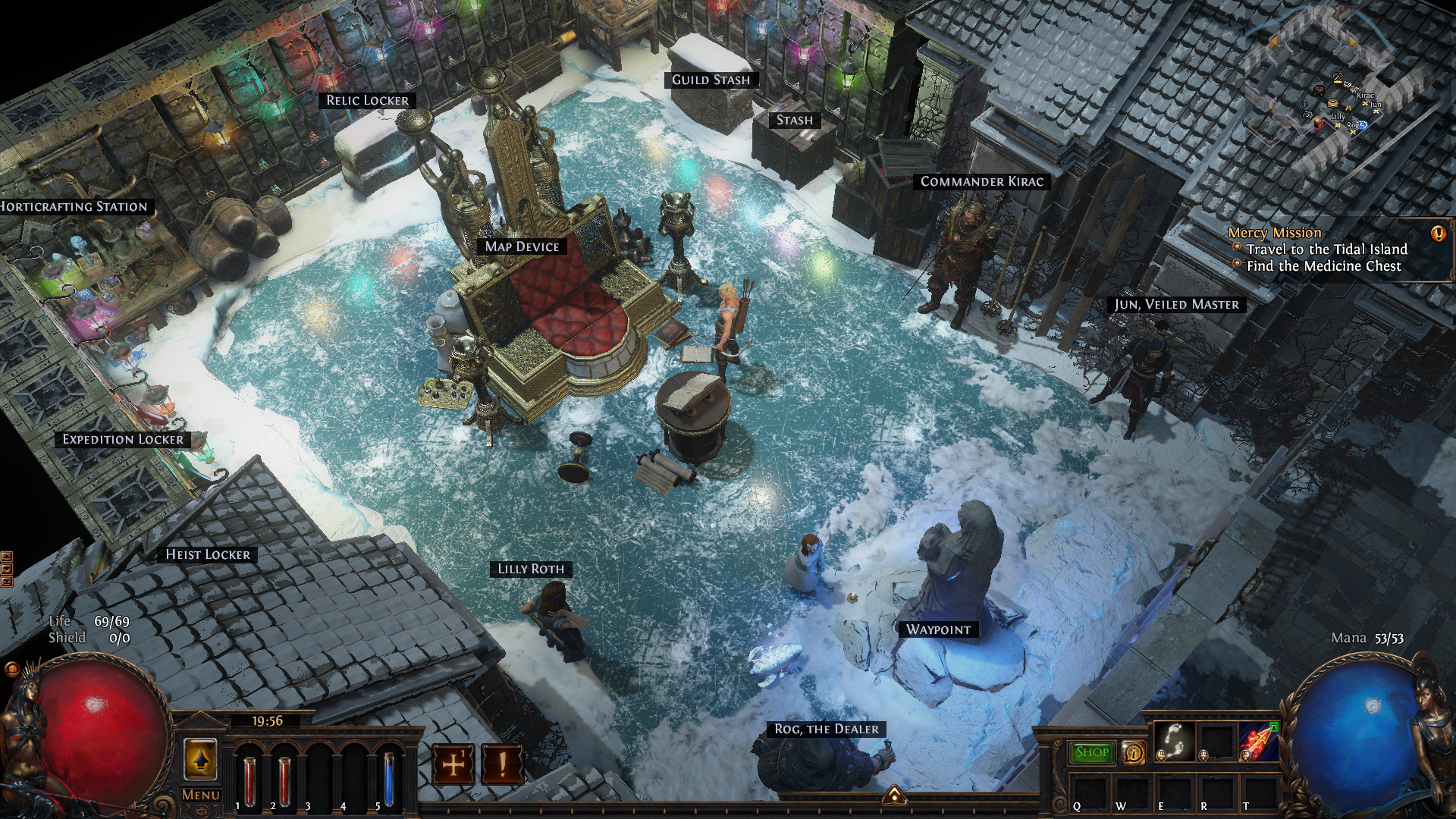Screen dimensions: 1456x819
Task: Select the footprints move skill slot
Action: coord(1175,740)
